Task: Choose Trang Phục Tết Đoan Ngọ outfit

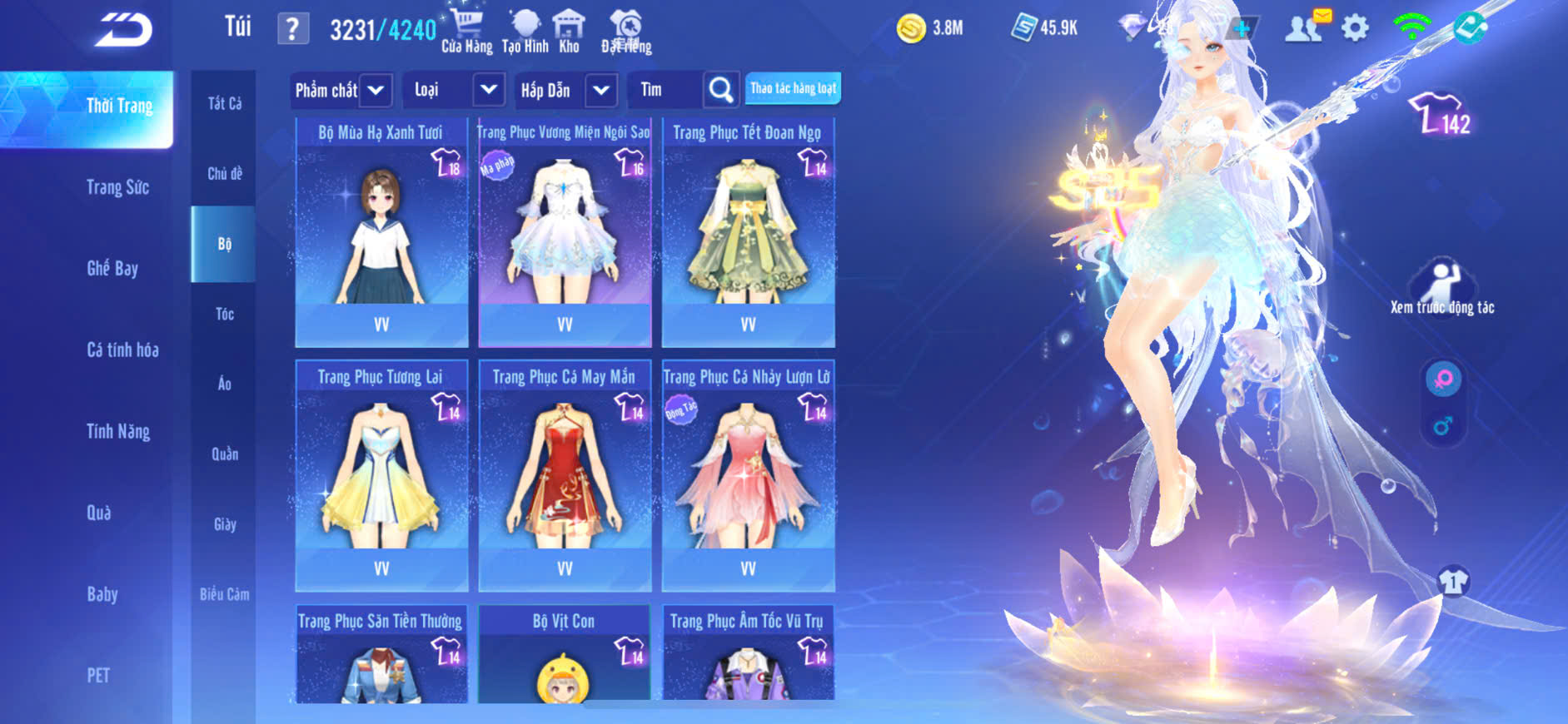Action: tap(748, 233)
